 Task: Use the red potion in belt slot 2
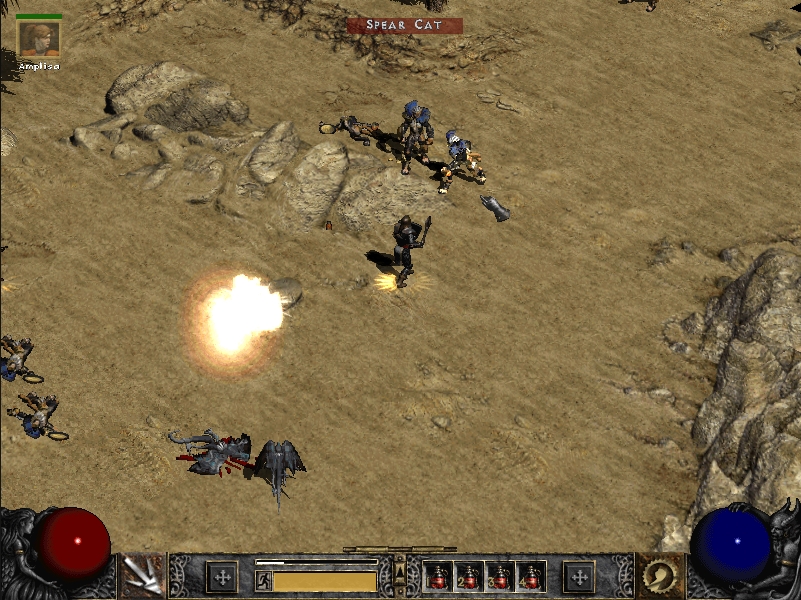tap(468, 577)
